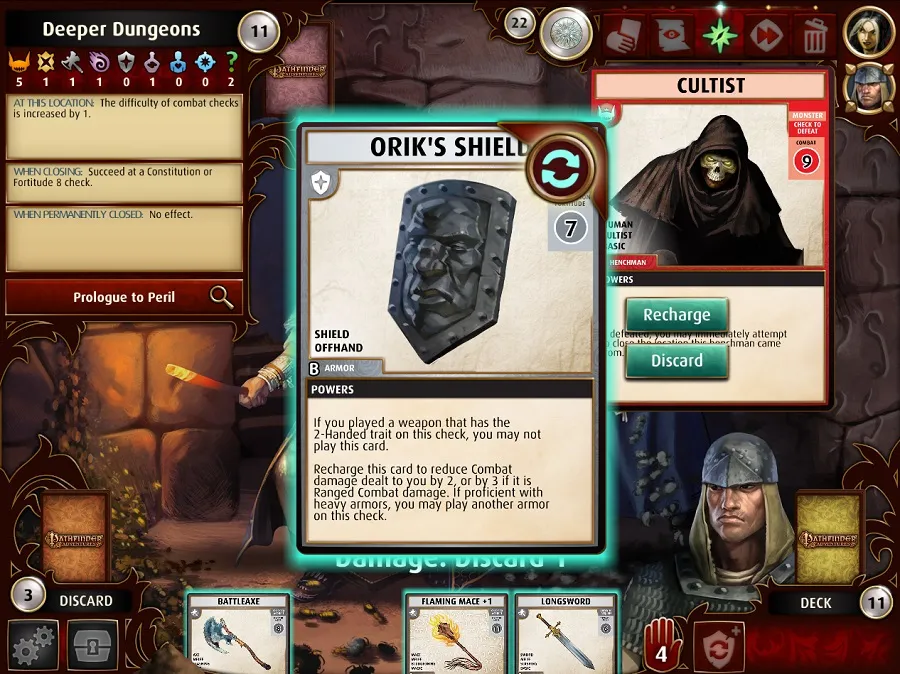Pick the Longsword card from hand

566,634
